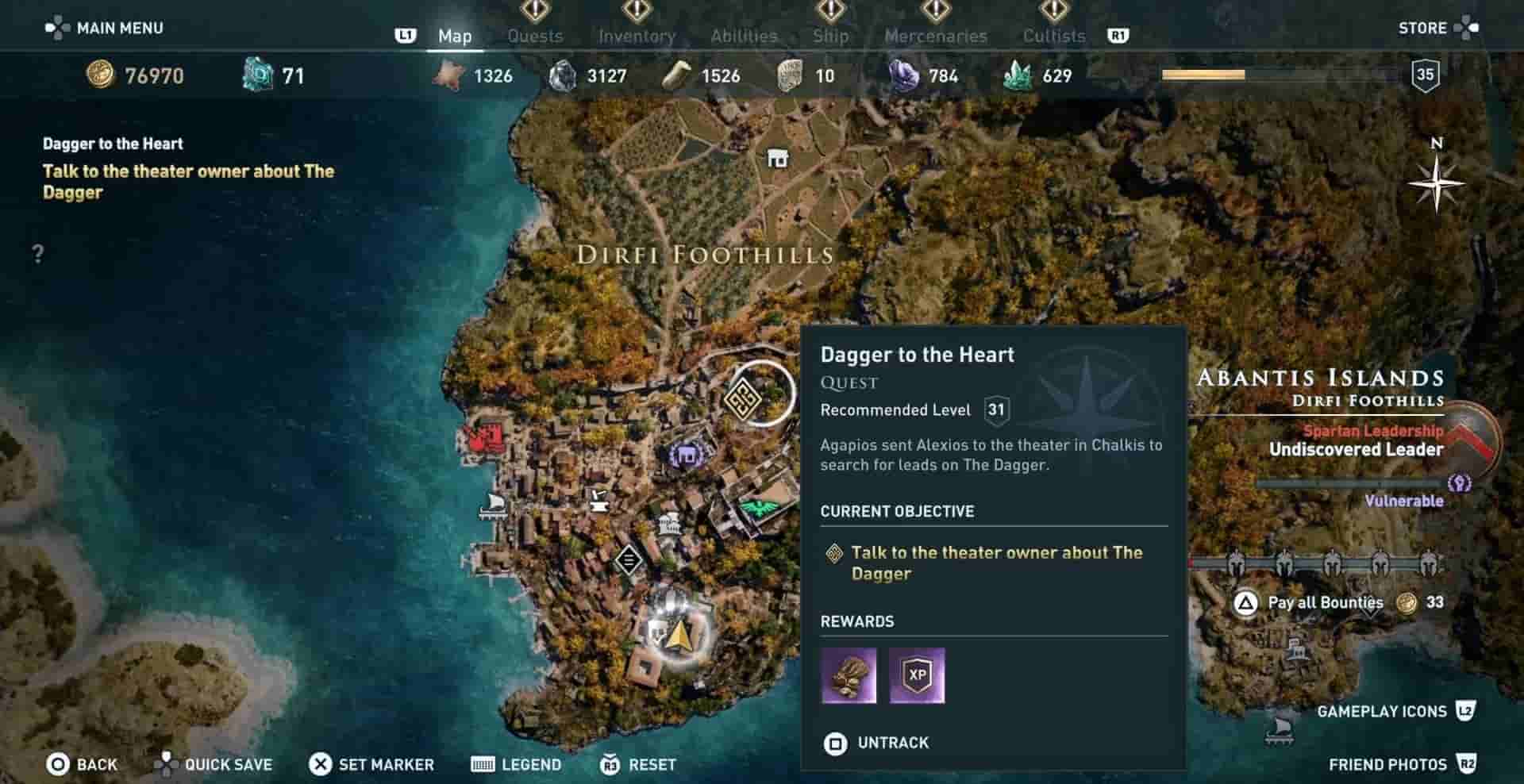Click the XP reward icon

pos(917,675)
